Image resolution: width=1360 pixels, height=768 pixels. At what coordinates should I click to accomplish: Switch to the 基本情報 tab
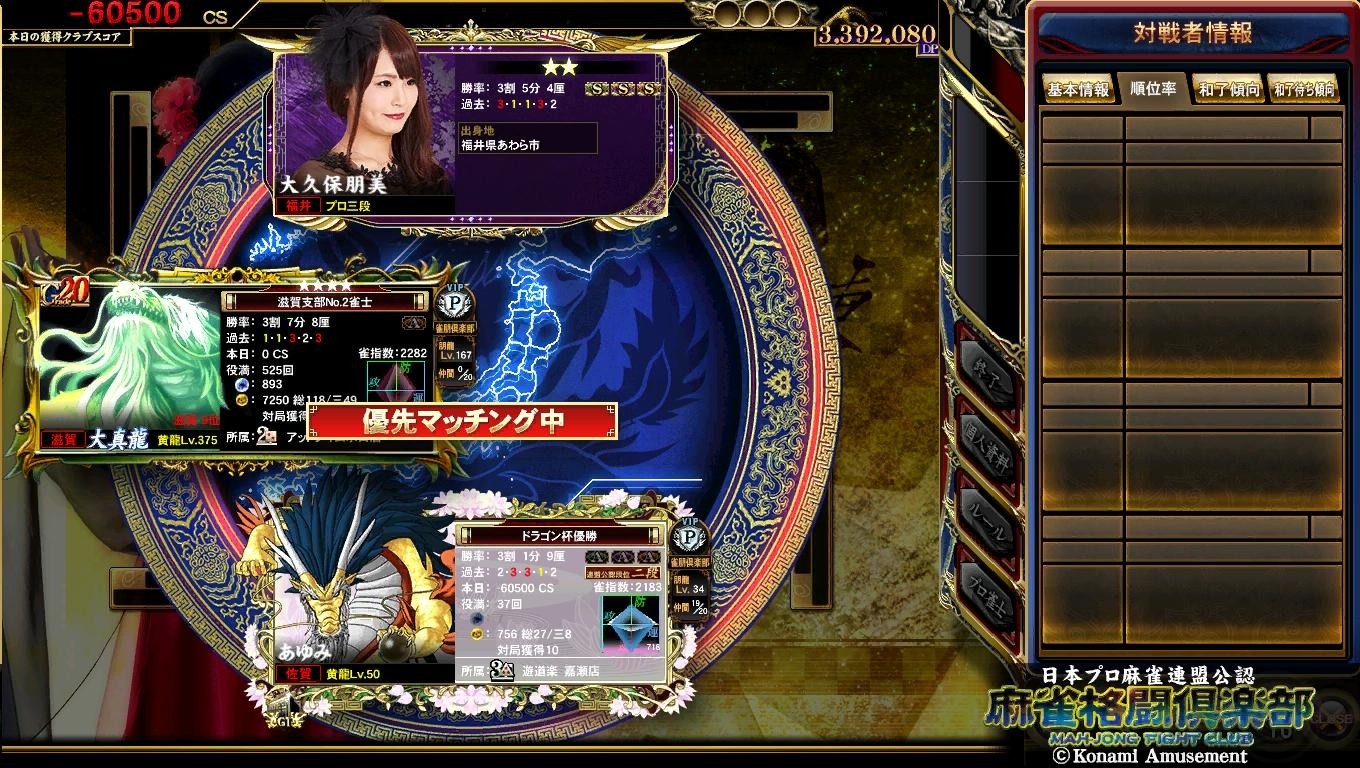click(1078, 89)
